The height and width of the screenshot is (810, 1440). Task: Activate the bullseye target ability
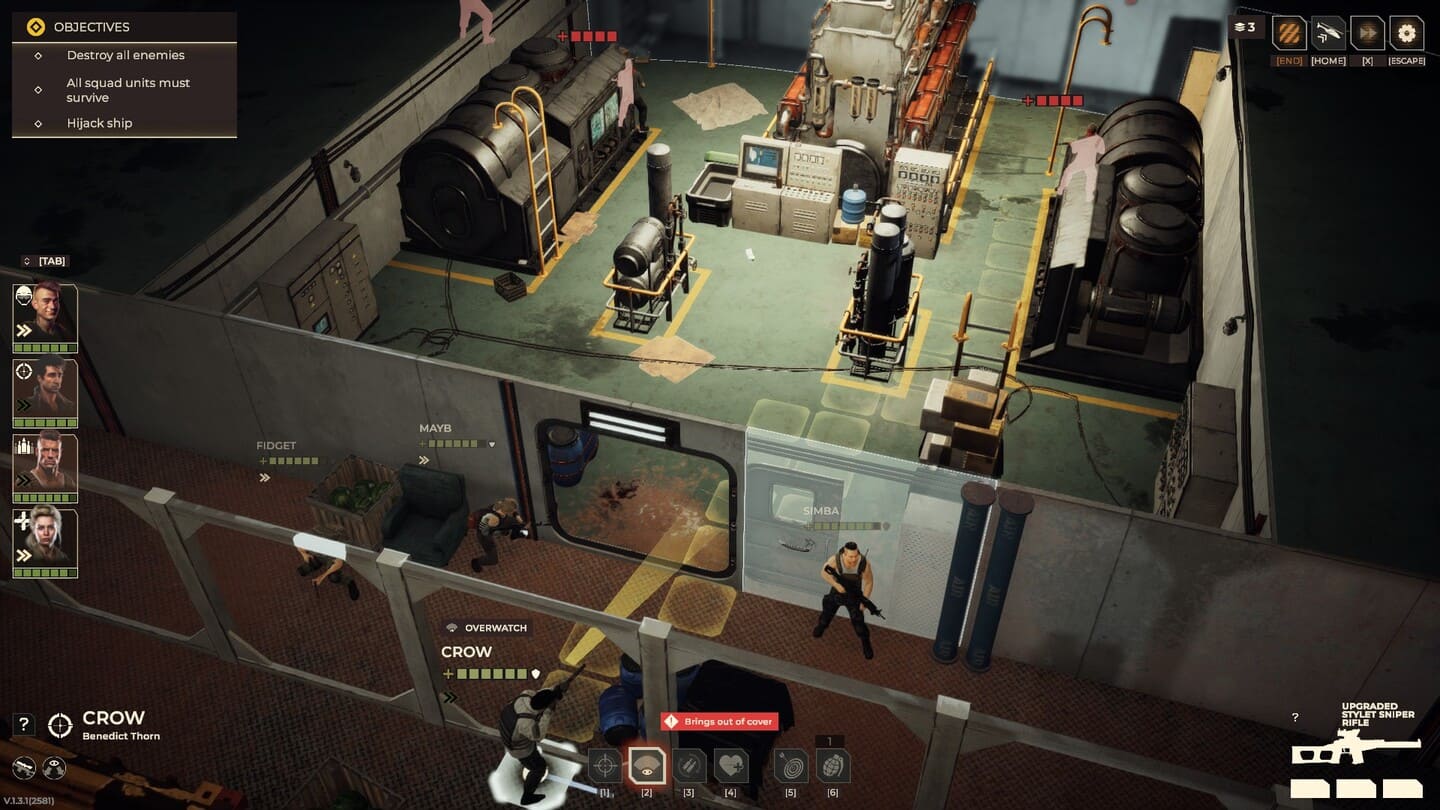coord(790,767)
